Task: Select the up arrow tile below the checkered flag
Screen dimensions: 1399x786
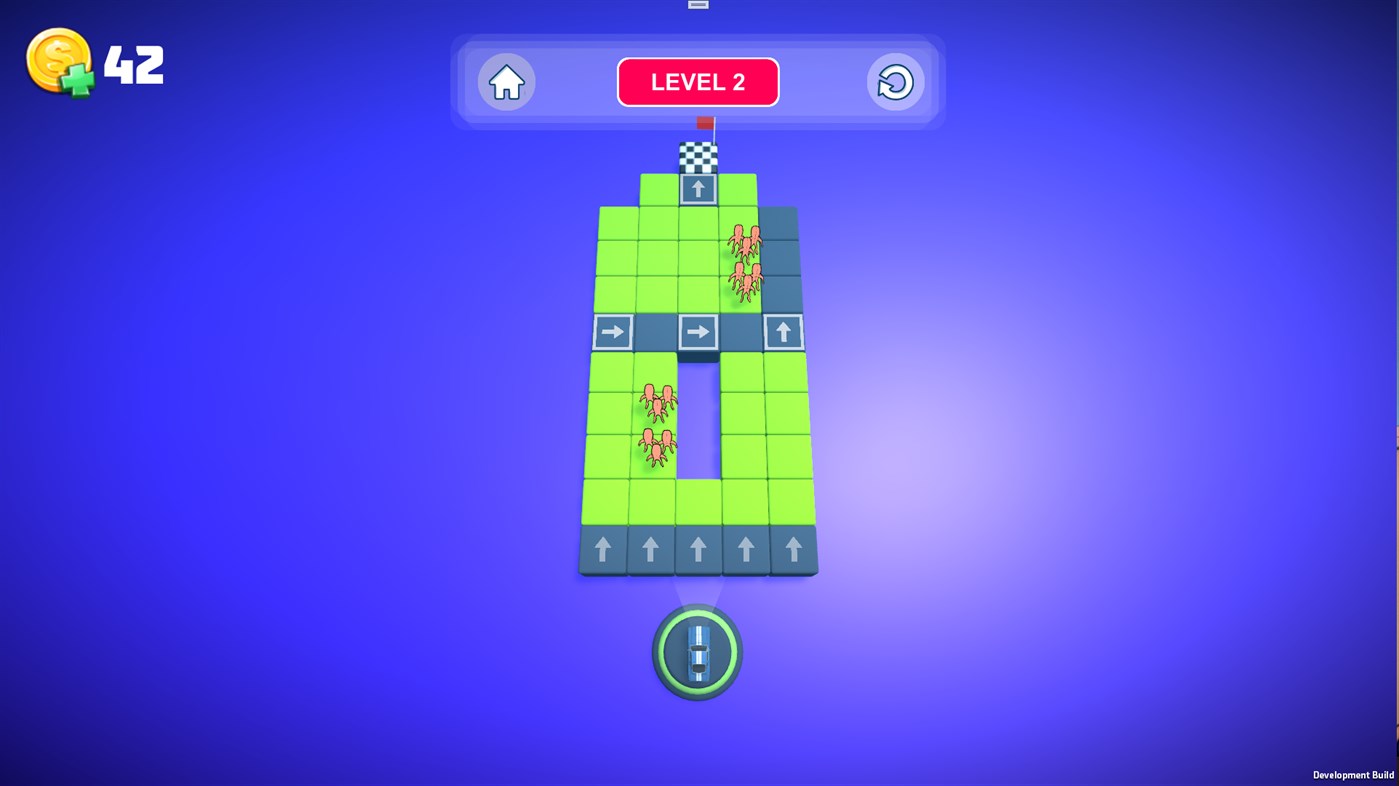Action: click(x=698, y=187)
